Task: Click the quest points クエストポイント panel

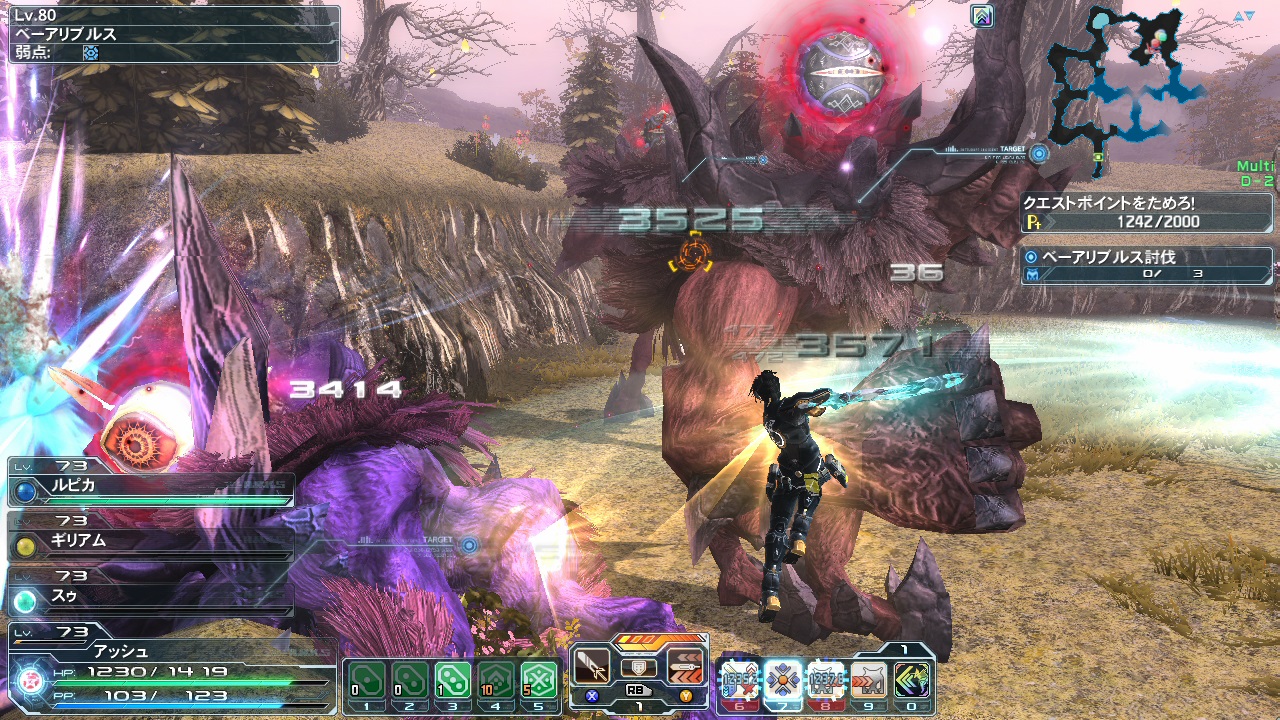Action: pyautogui.click(x=1146, y=211)
